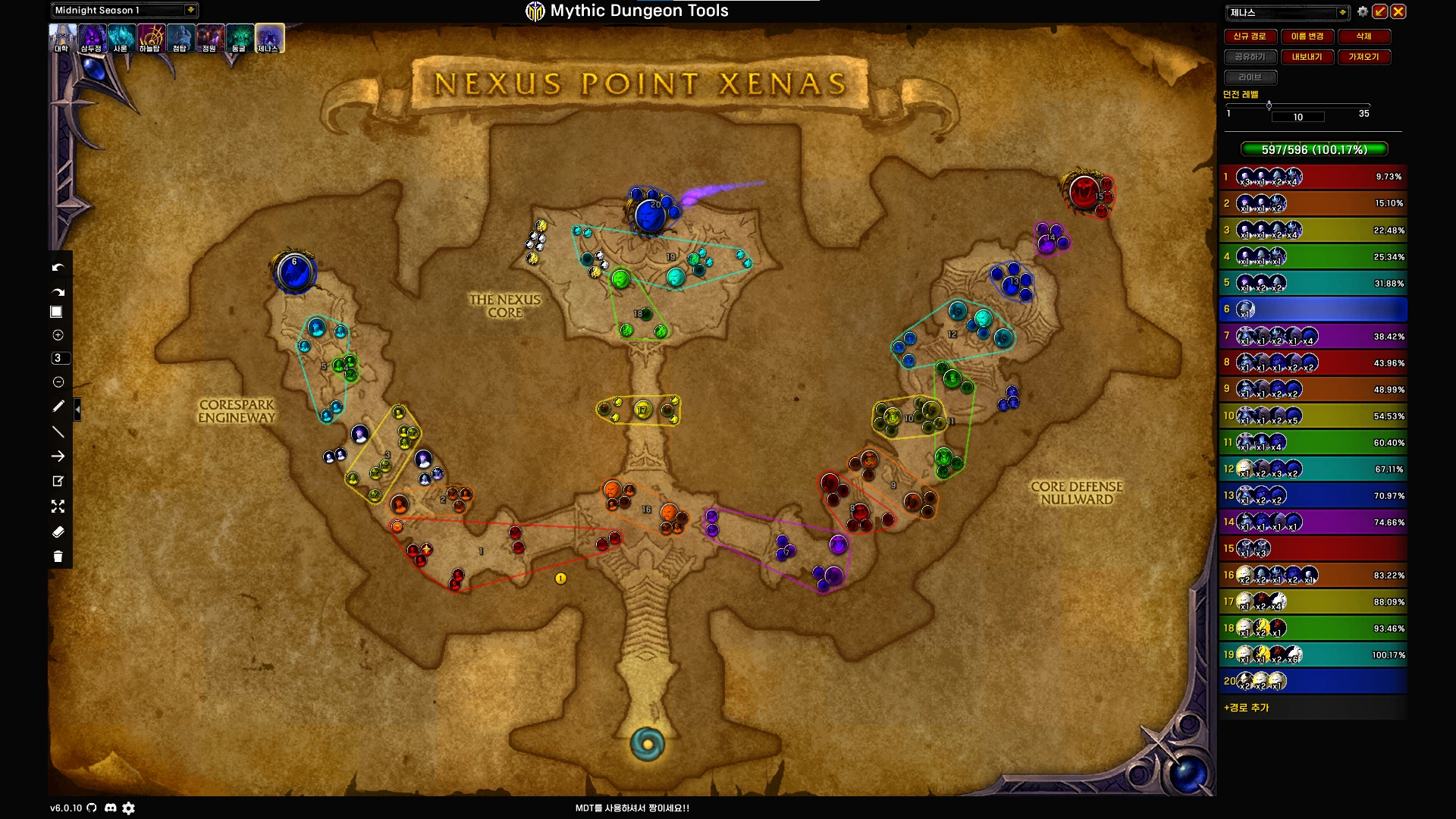Click the dungeon level slider handle

click(1269, 105)
